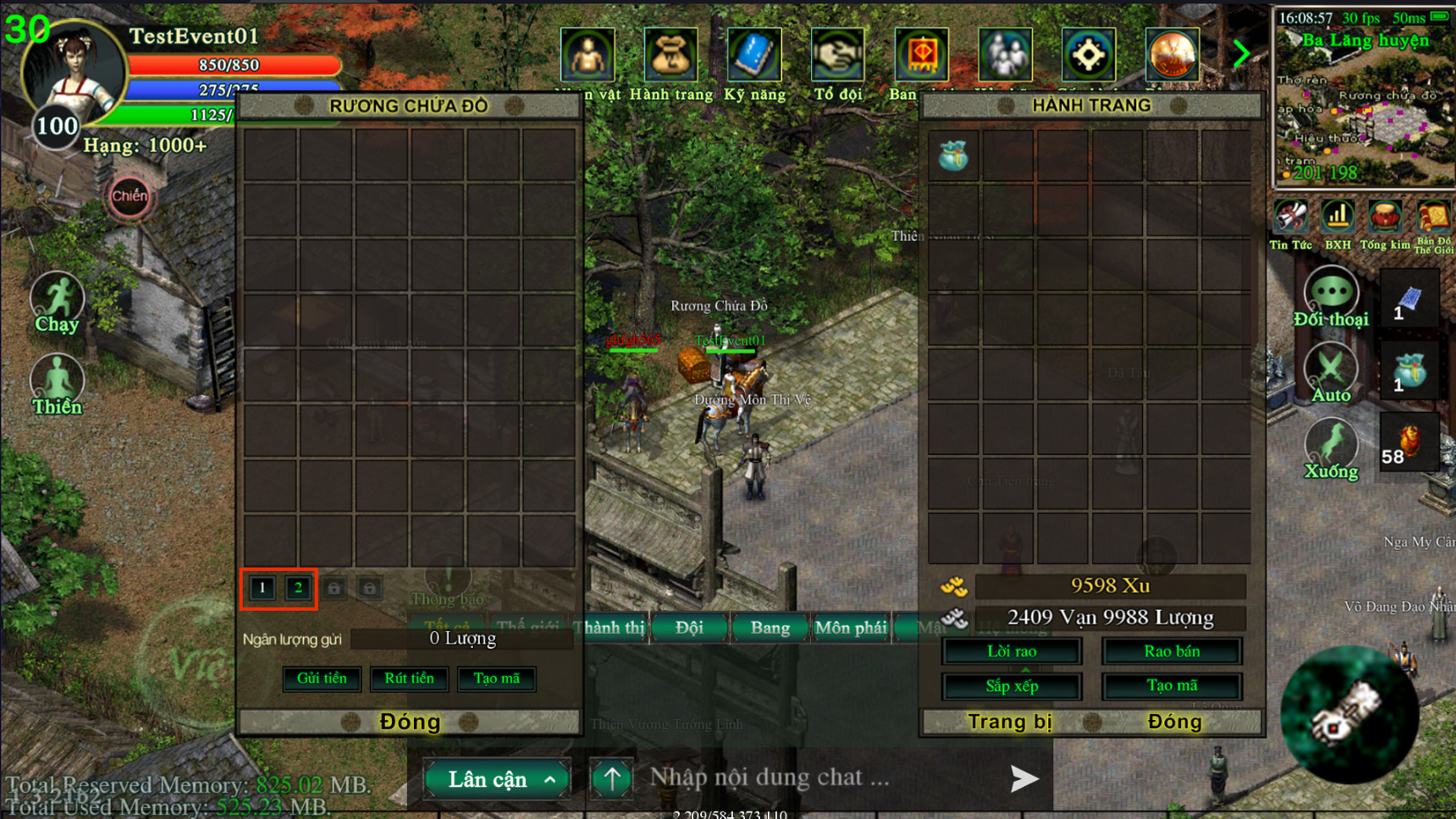Click the Gửi tiền deposit button
The width and height of the screenshot is (1456, 819).
(x=322, y=679)
